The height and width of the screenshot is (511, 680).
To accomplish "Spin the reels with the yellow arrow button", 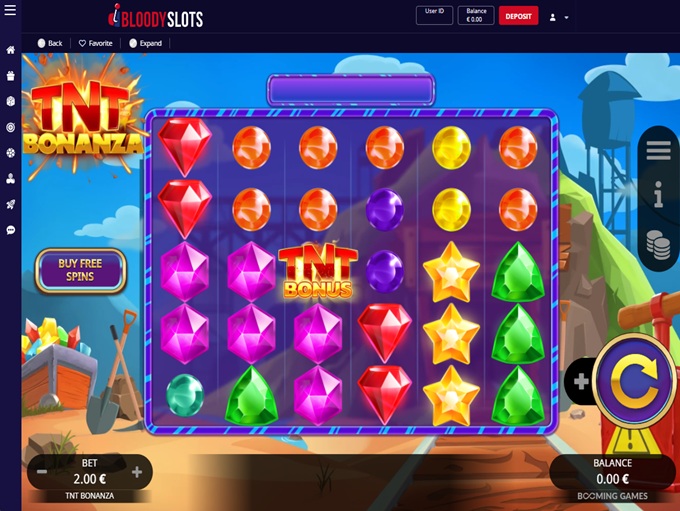I will [633, 380].
